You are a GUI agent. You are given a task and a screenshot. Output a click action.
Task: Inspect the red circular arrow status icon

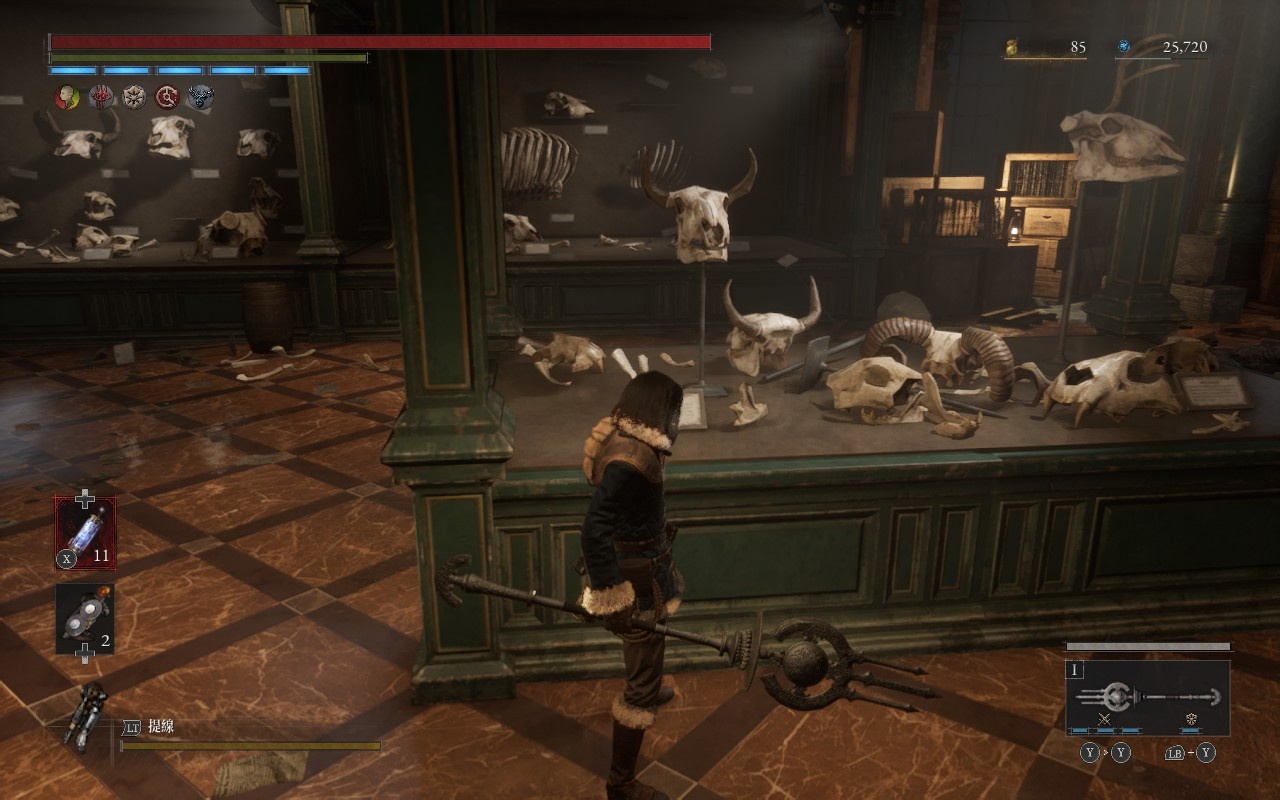[x=167, y=97]
